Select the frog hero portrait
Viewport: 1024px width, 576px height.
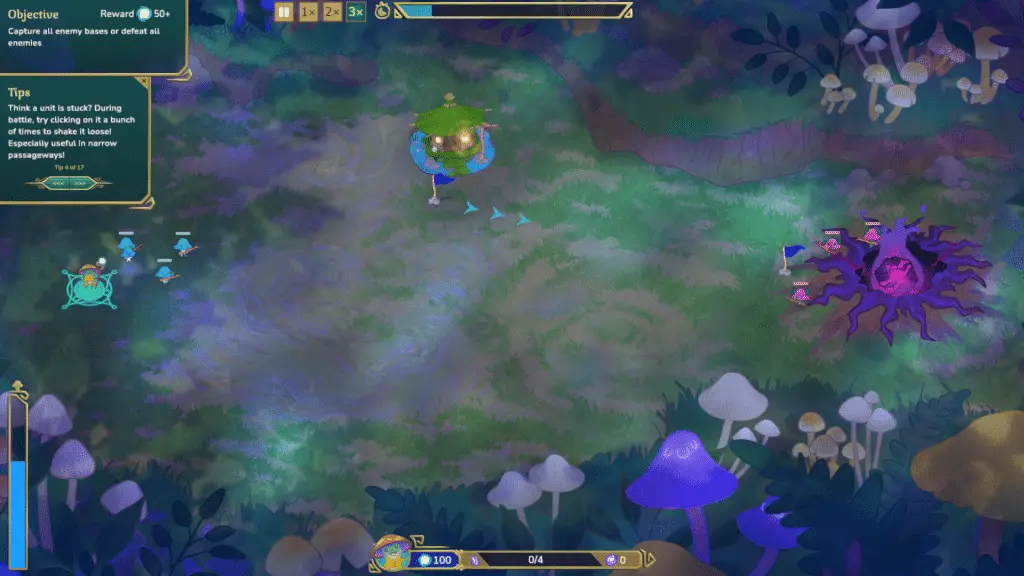[x=391, y=555]
